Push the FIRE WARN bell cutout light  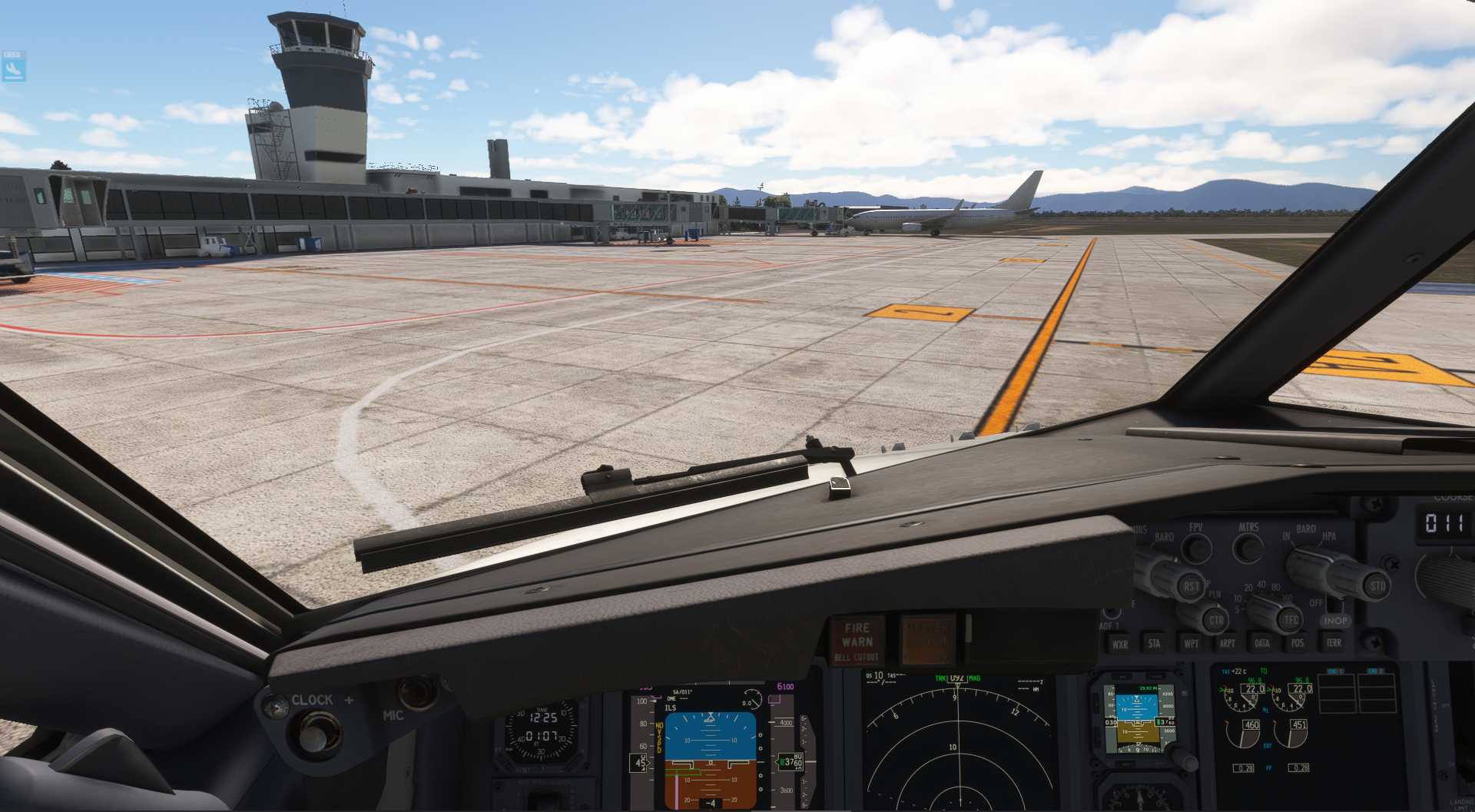857,640
